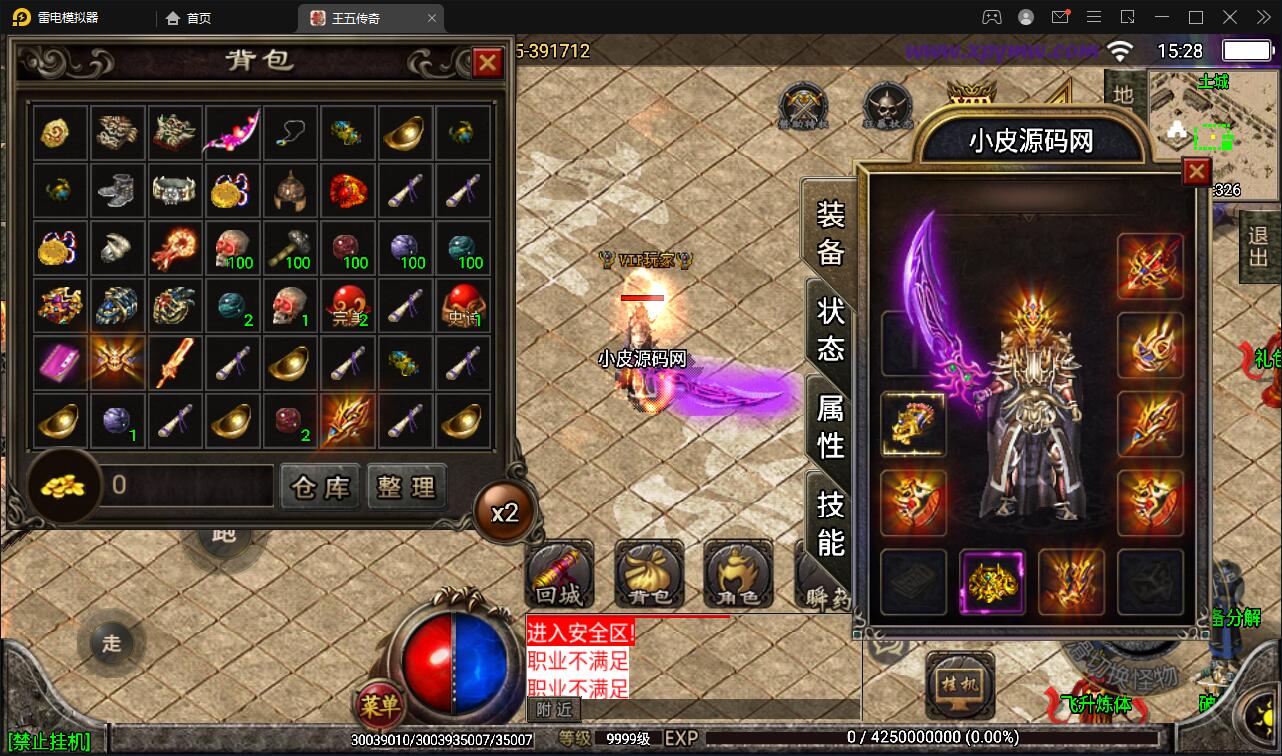Open the 仓库 warehouse

(320, 487)
